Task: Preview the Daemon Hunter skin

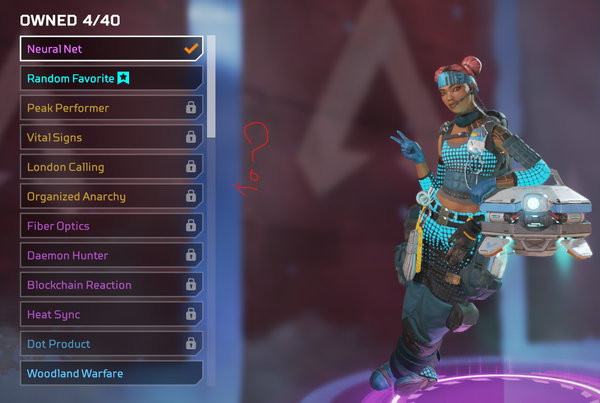Action: click(x=110, y=255)
